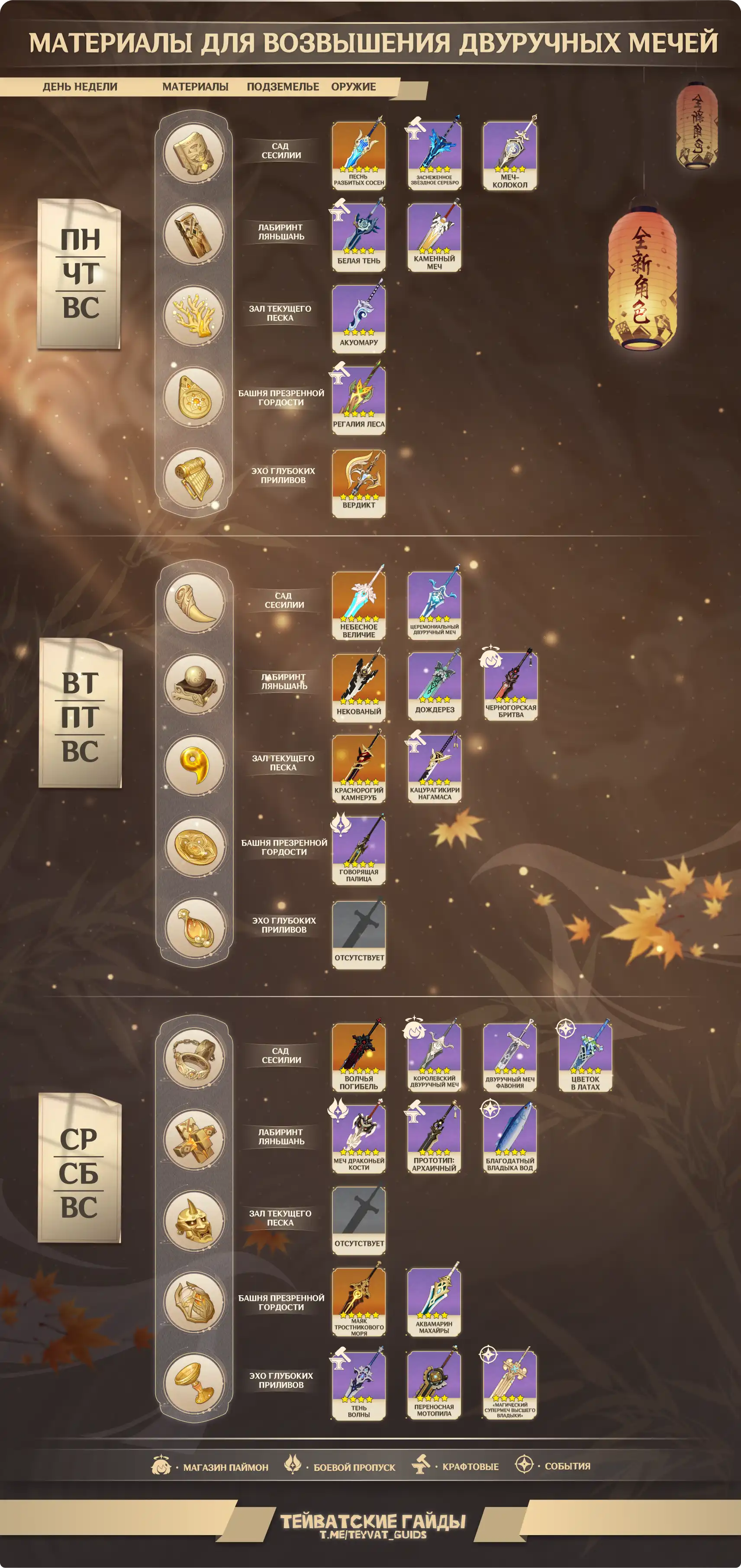
Task: Pick the Кацурагикири Нагамаса card
Action: (434, 768)
